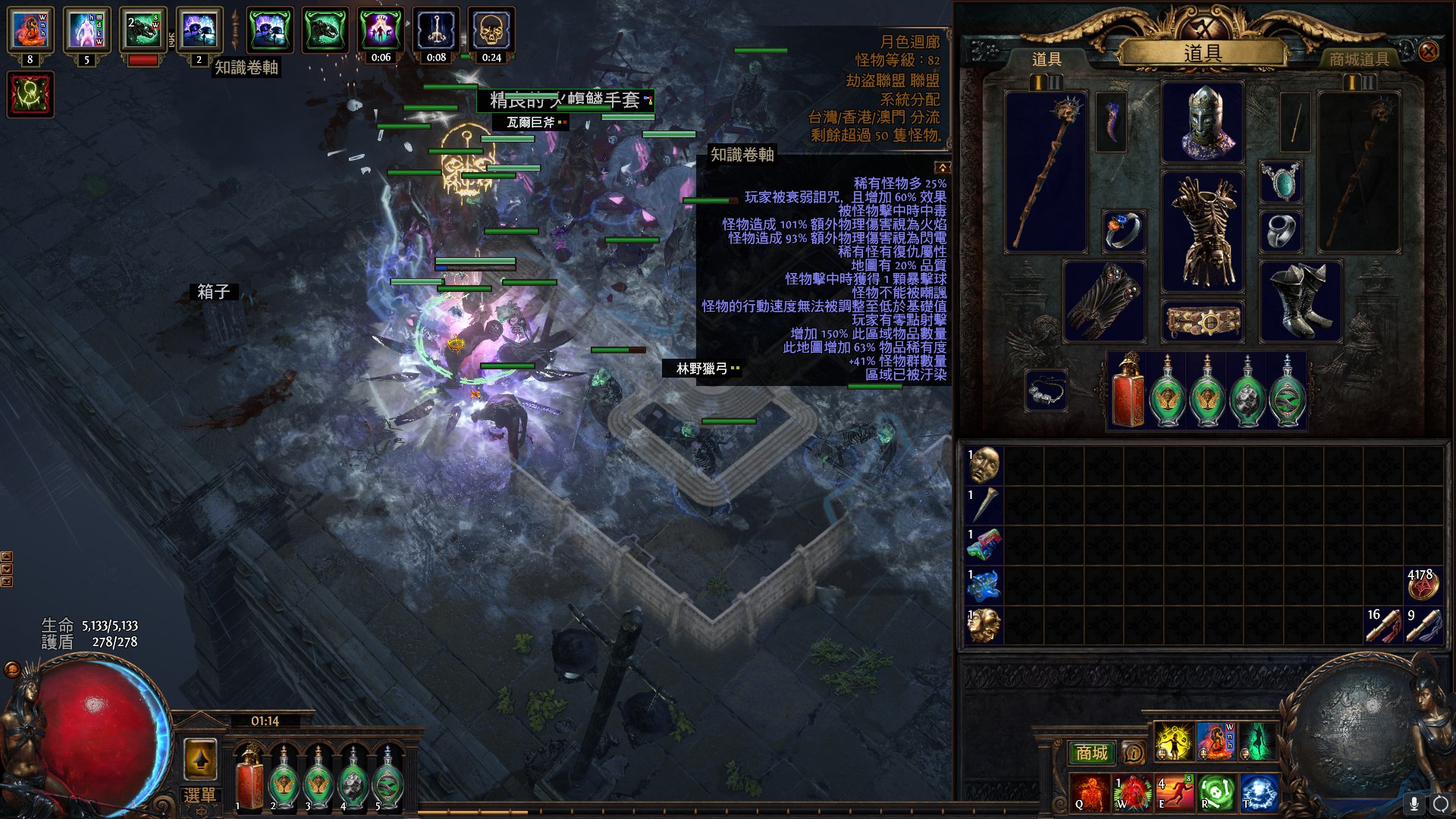
Task: Click the level-up arrow button
Action: pyautogui.click(x=200, y=759)
